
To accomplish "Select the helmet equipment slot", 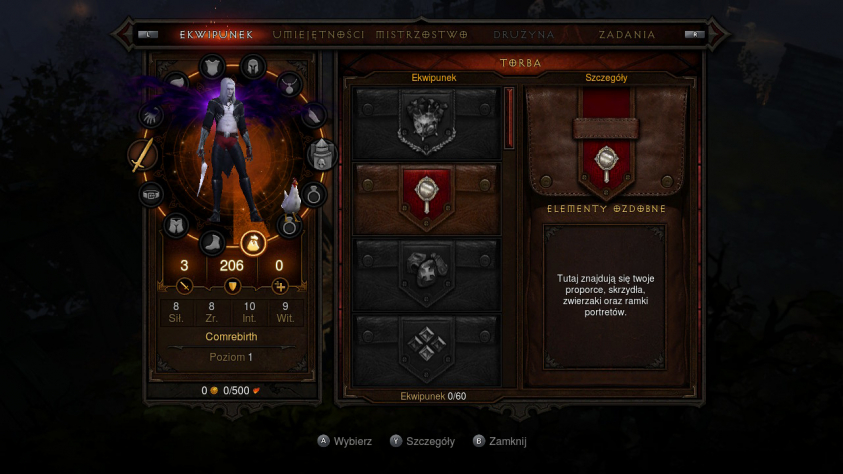I will (x=253, y=66).
